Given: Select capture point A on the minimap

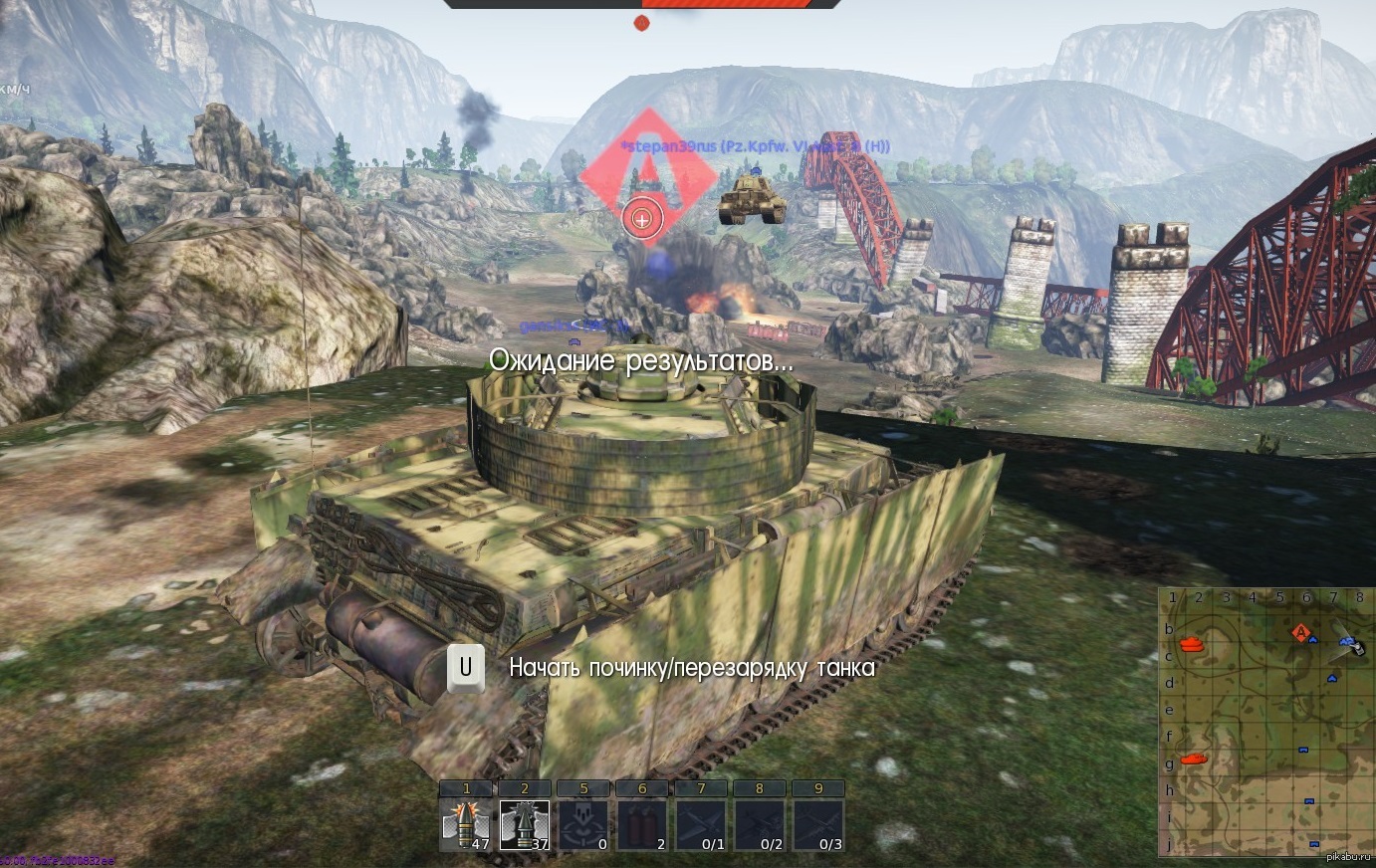Looking at the screenshot, I should coord(1300,632).
